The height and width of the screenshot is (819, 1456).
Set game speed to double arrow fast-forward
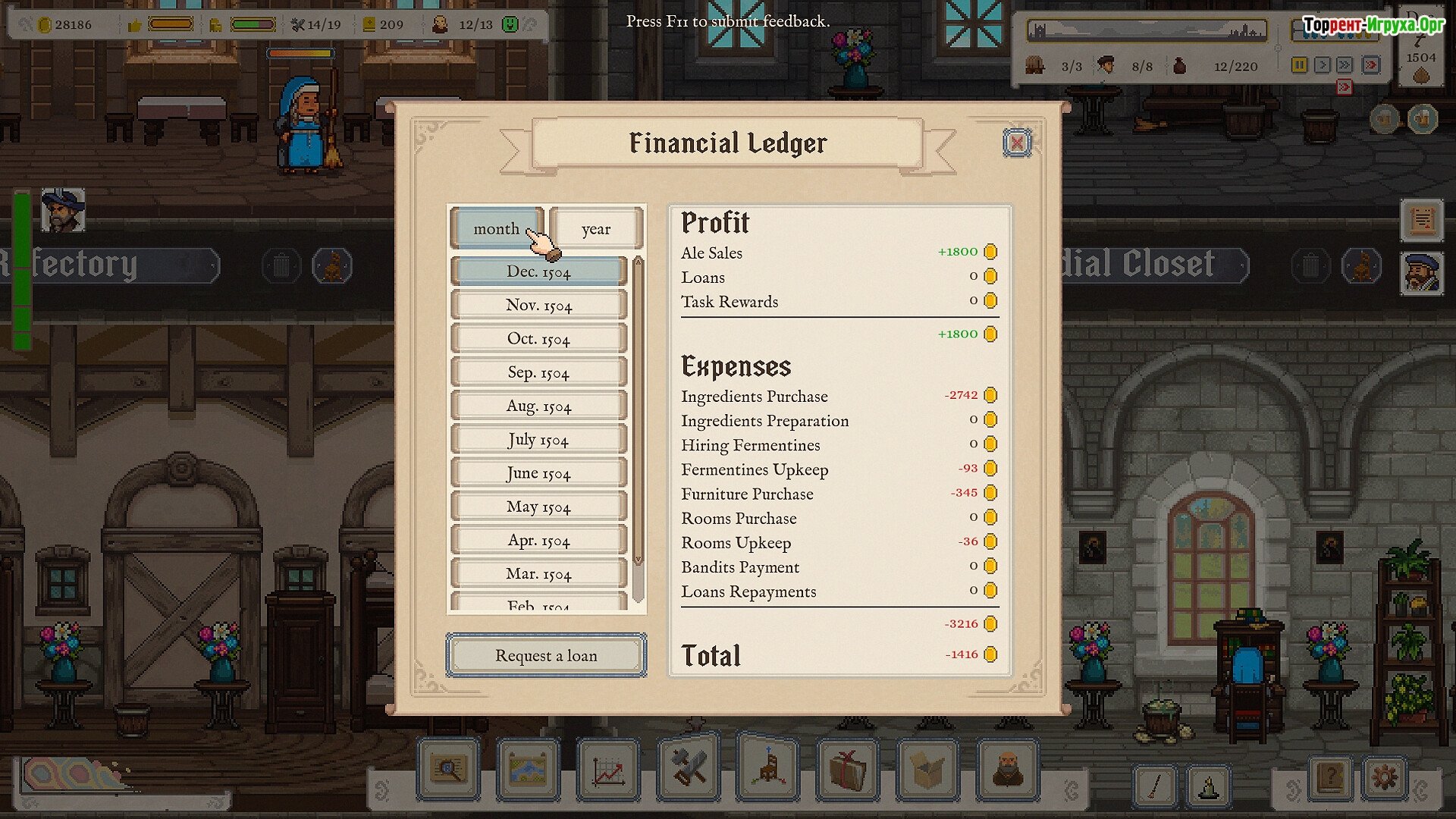pos(1345,65)
